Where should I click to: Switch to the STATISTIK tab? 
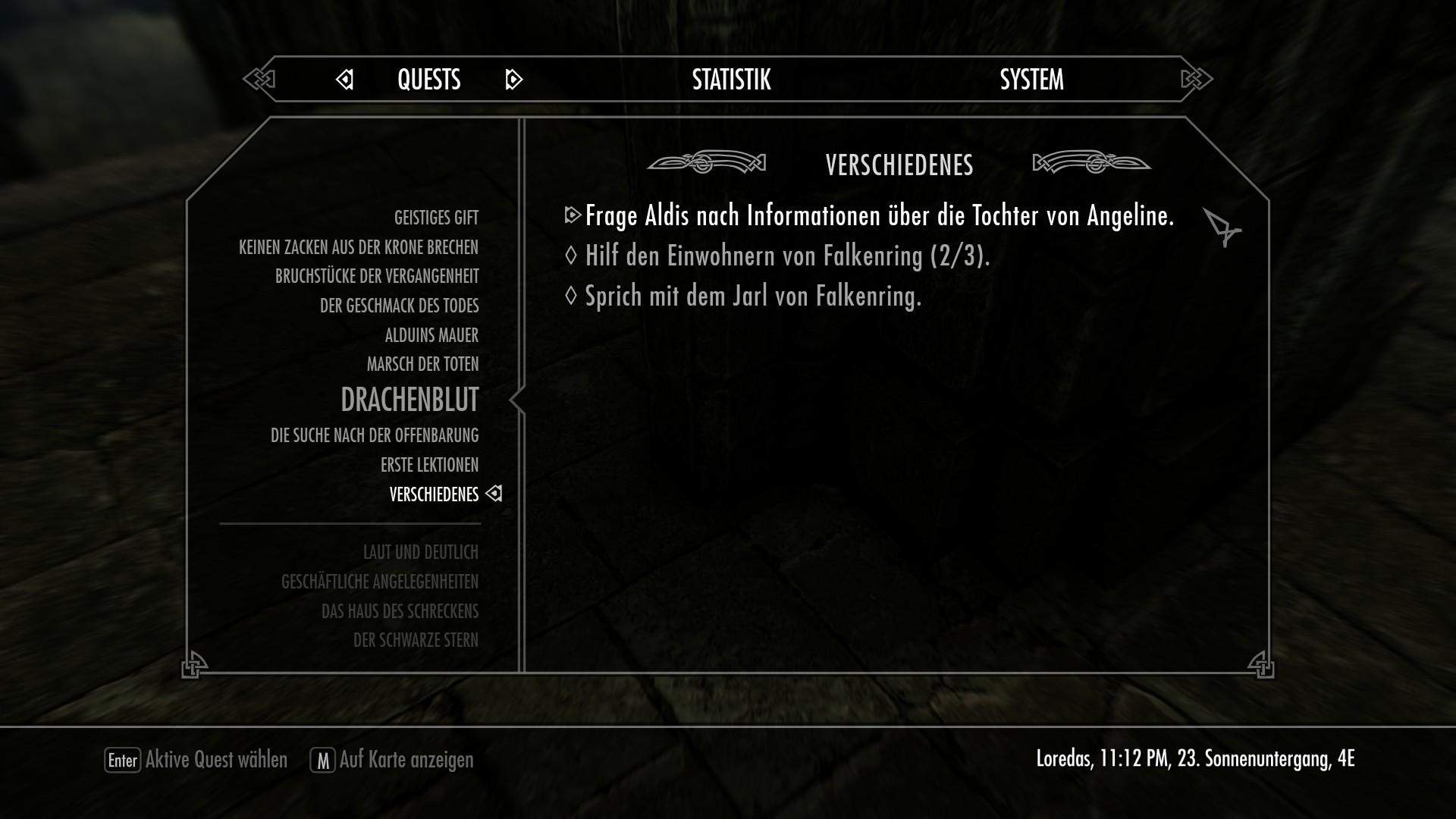pos(730,79)
